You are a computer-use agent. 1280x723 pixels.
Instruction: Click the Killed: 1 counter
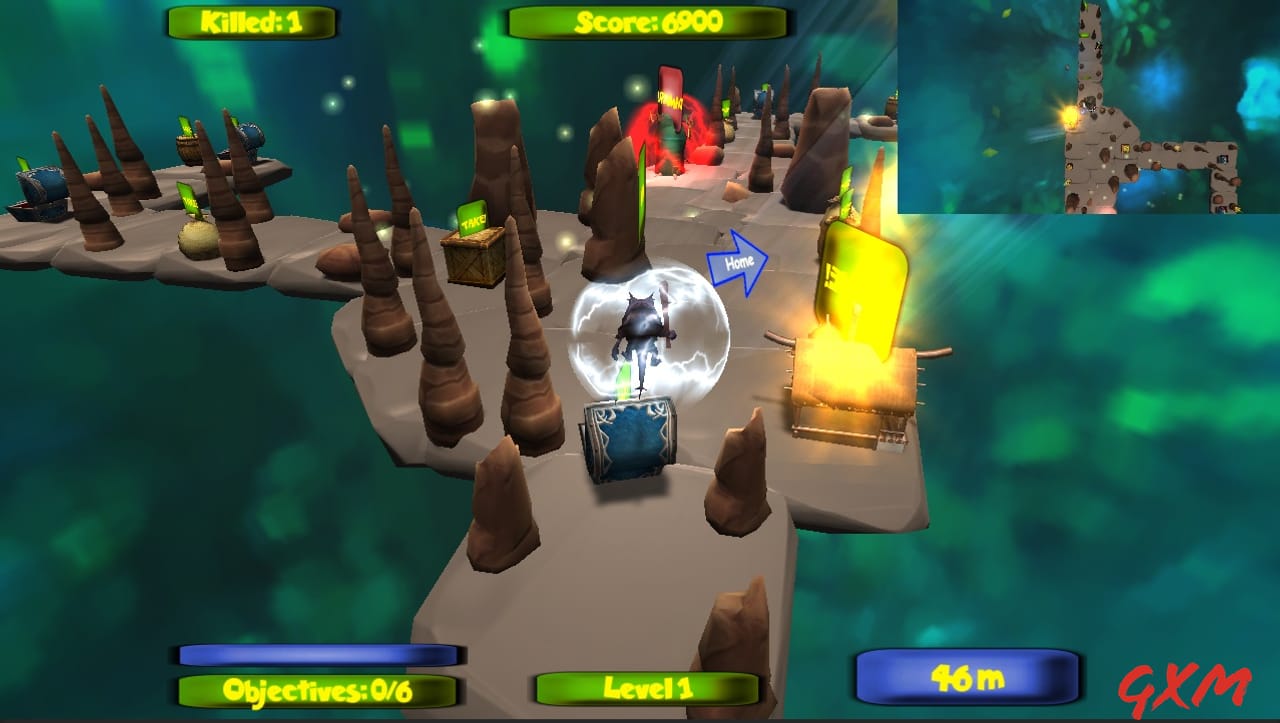click(x=250, y=22)
